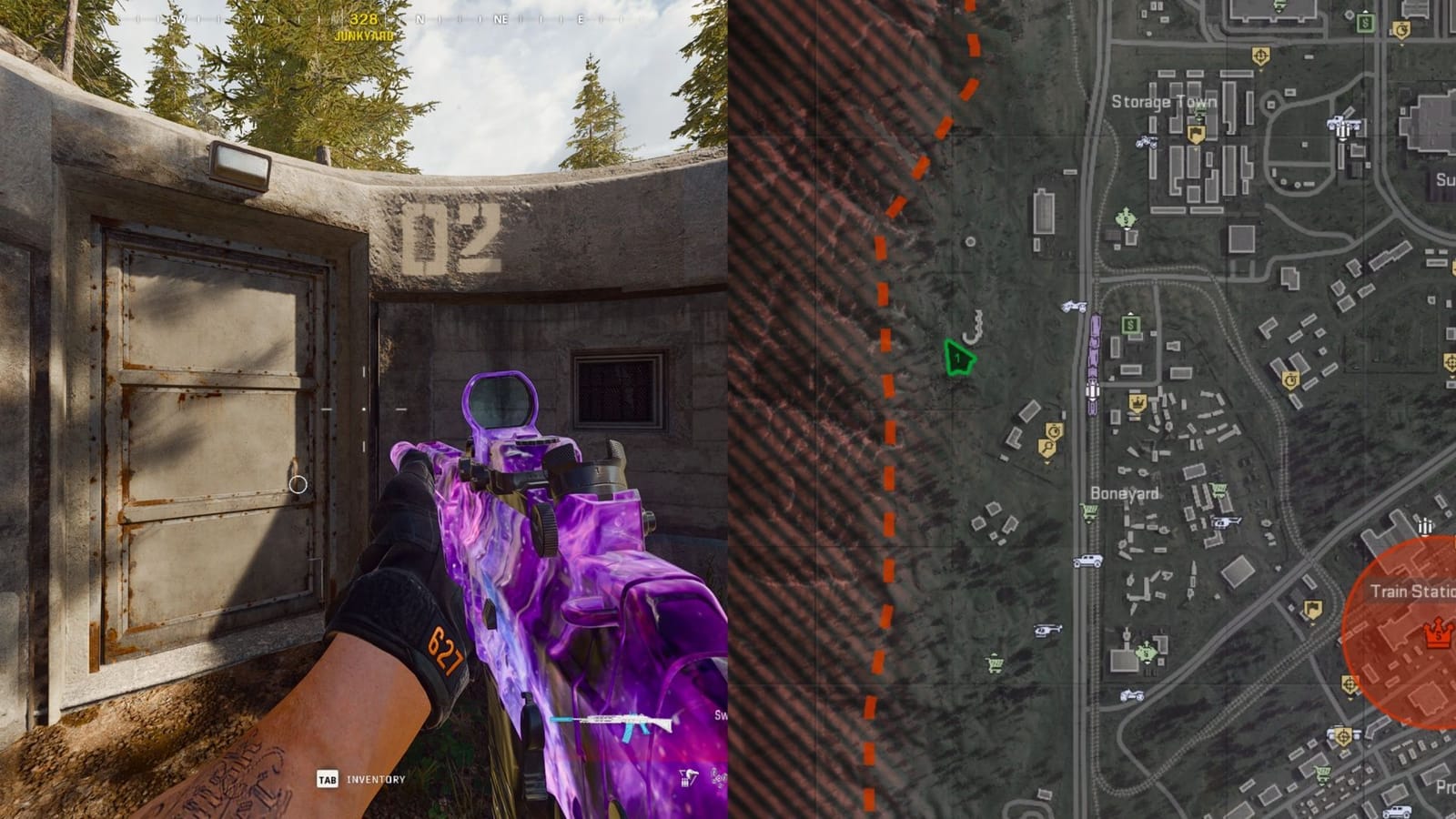Click the stopwatch Scavenger contract icon west of Boneyard
Viewport: 1456px width, 819px height.
[x=1054, y=430]
